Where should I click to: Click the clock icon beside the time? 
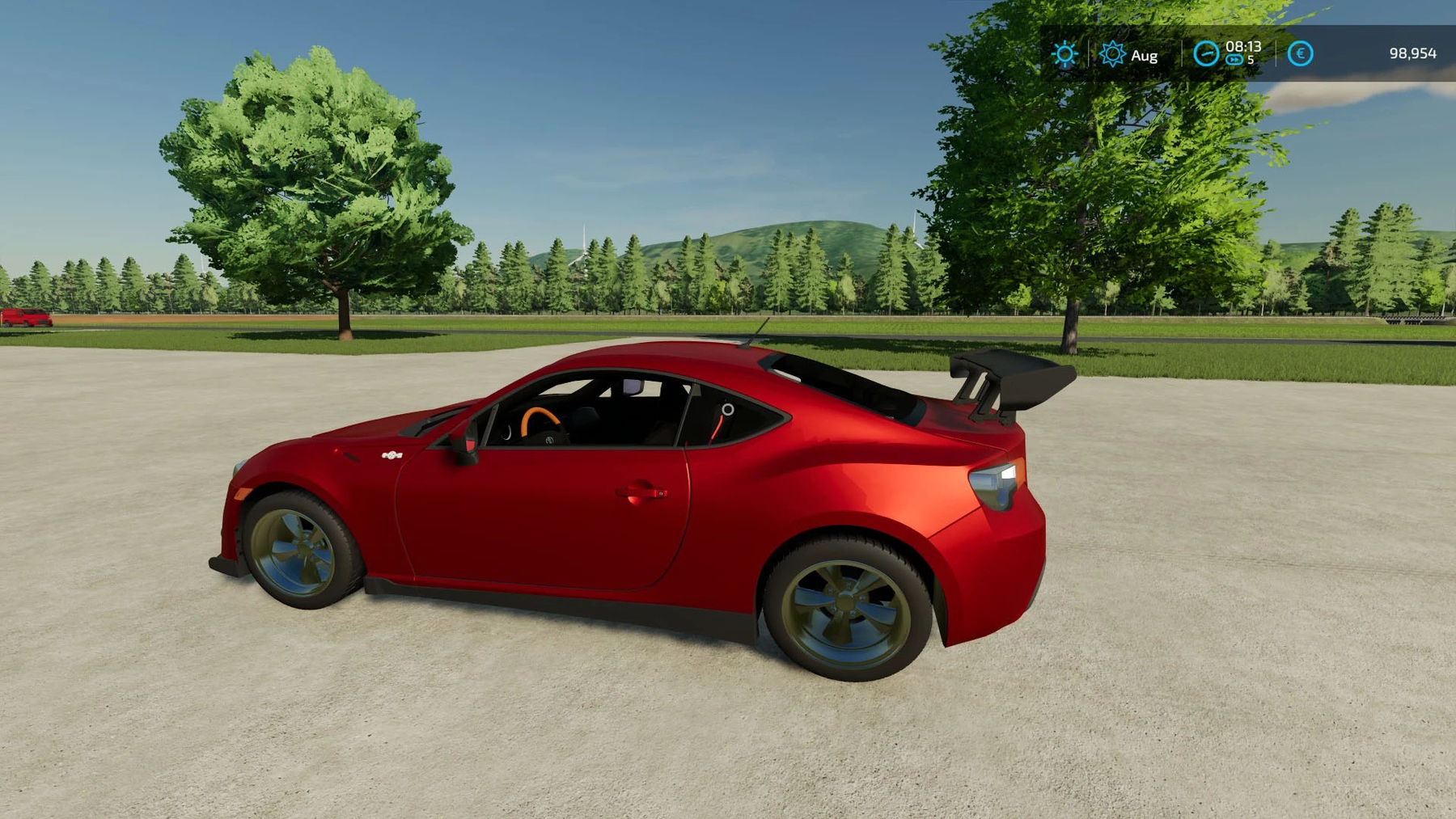coord(1205,54)
